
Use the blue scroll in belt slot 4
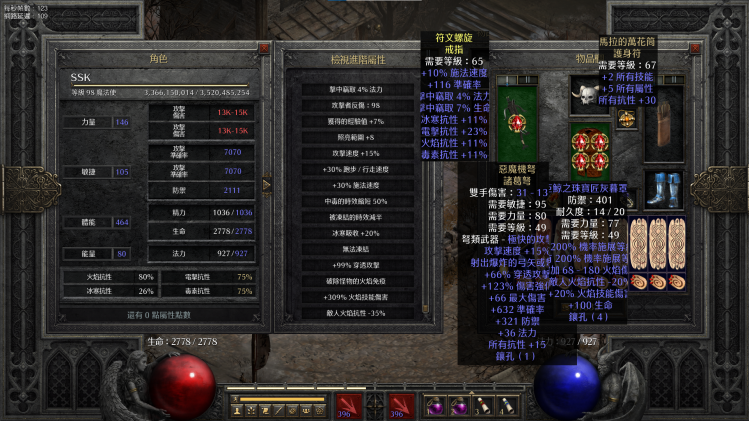pyautogui.click(x=503, y=405)
